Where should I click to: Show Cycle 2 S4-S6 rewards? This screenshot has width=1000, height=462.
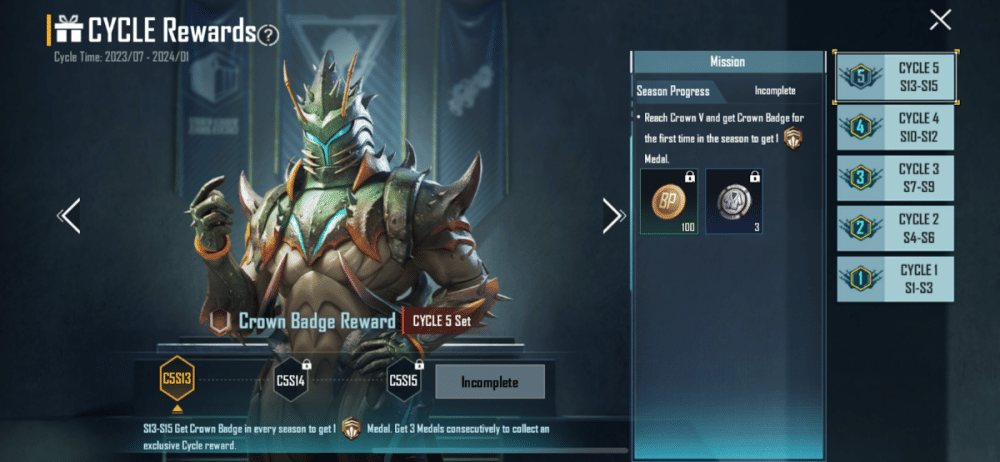pyautogui.click(x=895, y=228)
